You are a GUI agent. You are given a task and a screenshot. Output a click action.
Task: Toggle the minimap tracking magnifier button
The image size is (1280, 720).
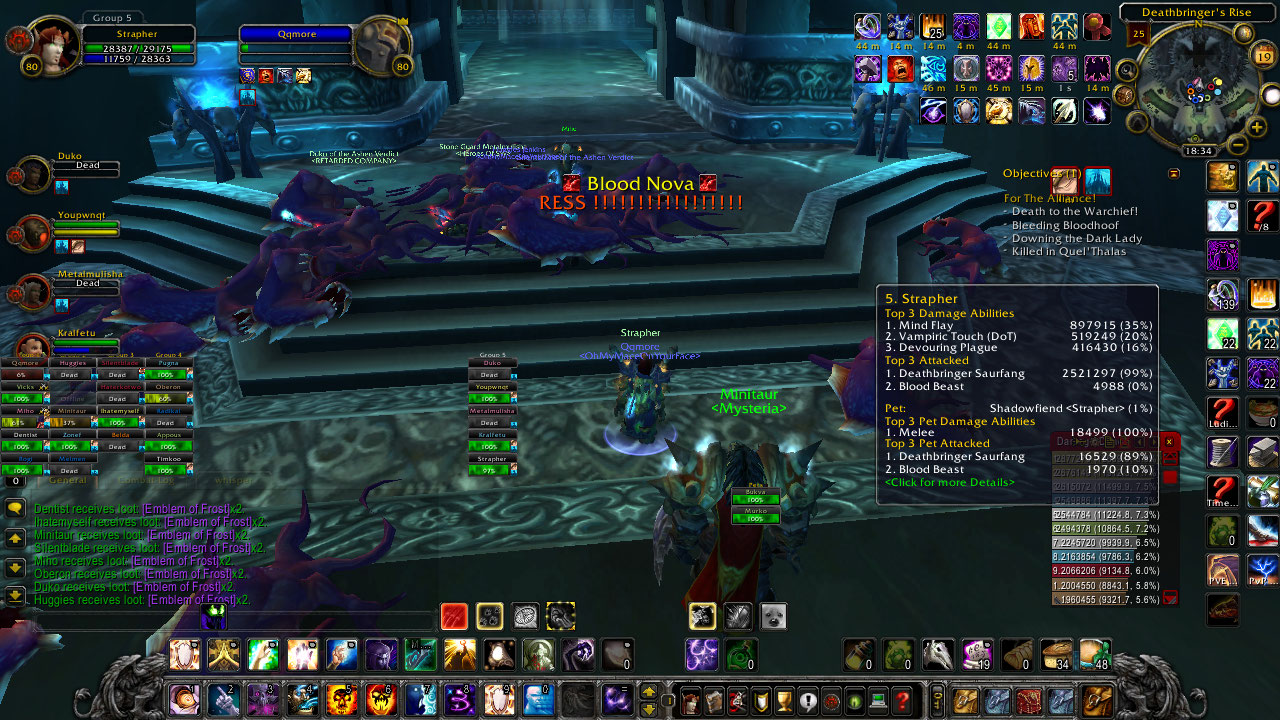[1126, 70]
